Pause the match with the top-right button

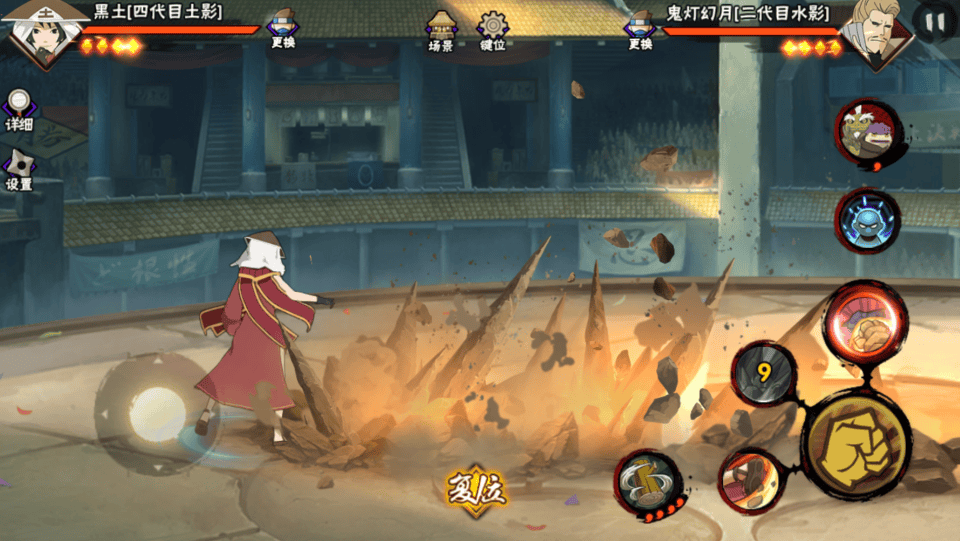[x=936, y=22]
